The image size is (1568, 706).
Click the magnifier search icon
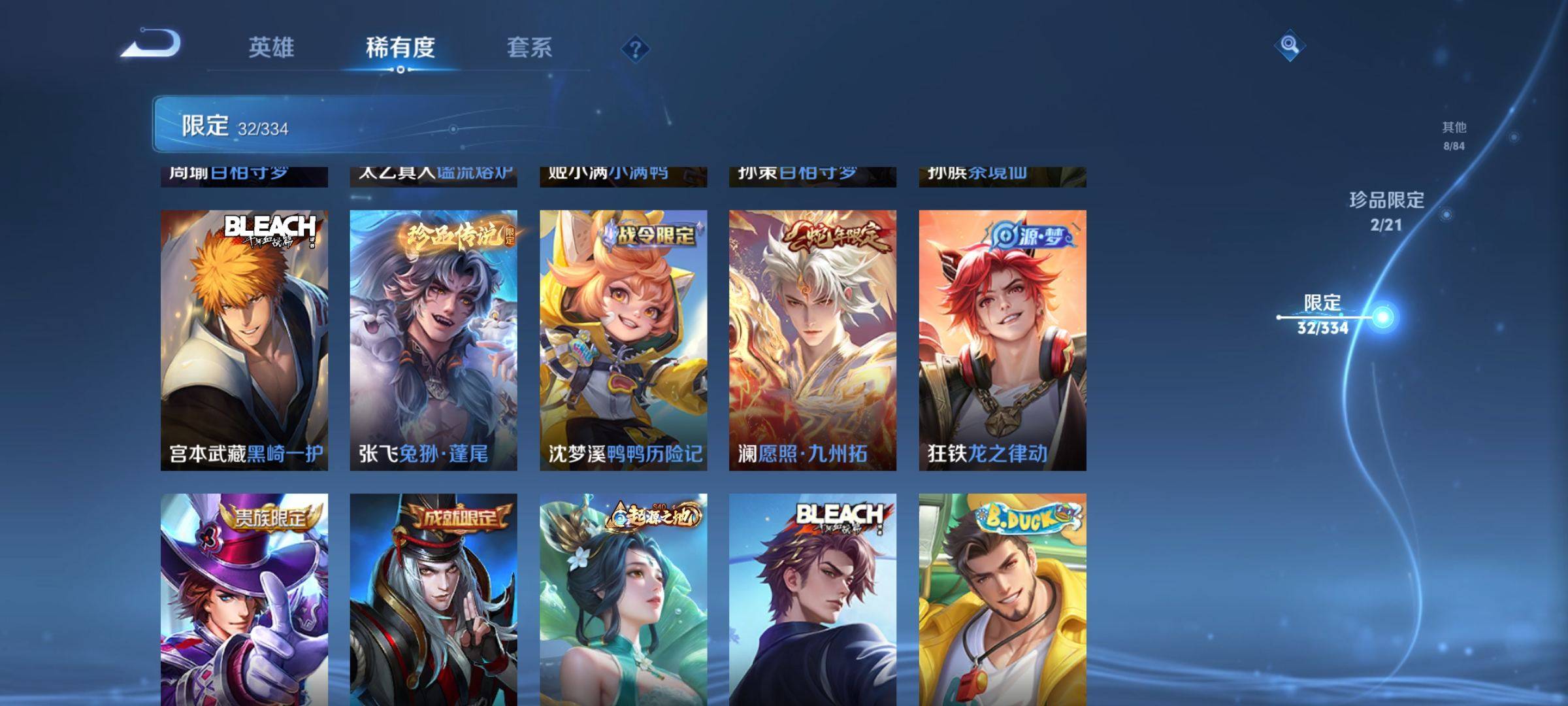coord(1289,45)
